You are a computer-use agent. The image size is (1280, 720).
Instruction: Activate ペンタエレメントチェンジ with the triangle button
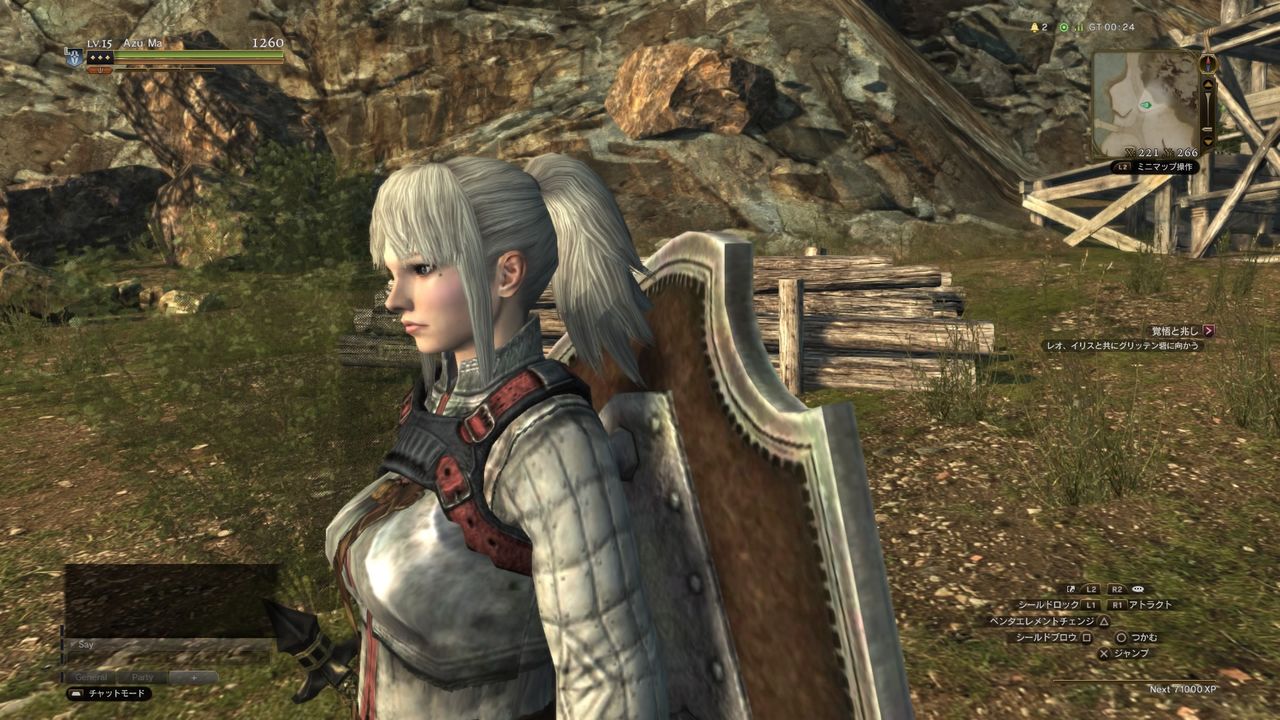pyautogui.click(x=1103, y=621)
